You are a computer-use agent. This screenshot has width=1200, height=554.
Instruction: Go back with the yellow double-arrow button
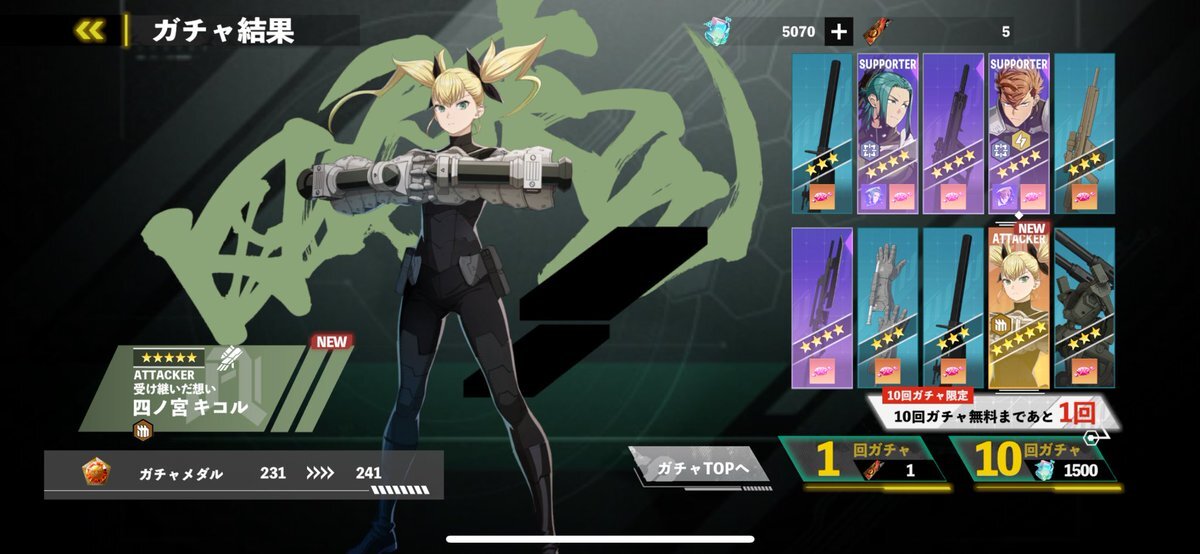click(x=90, y=30)
